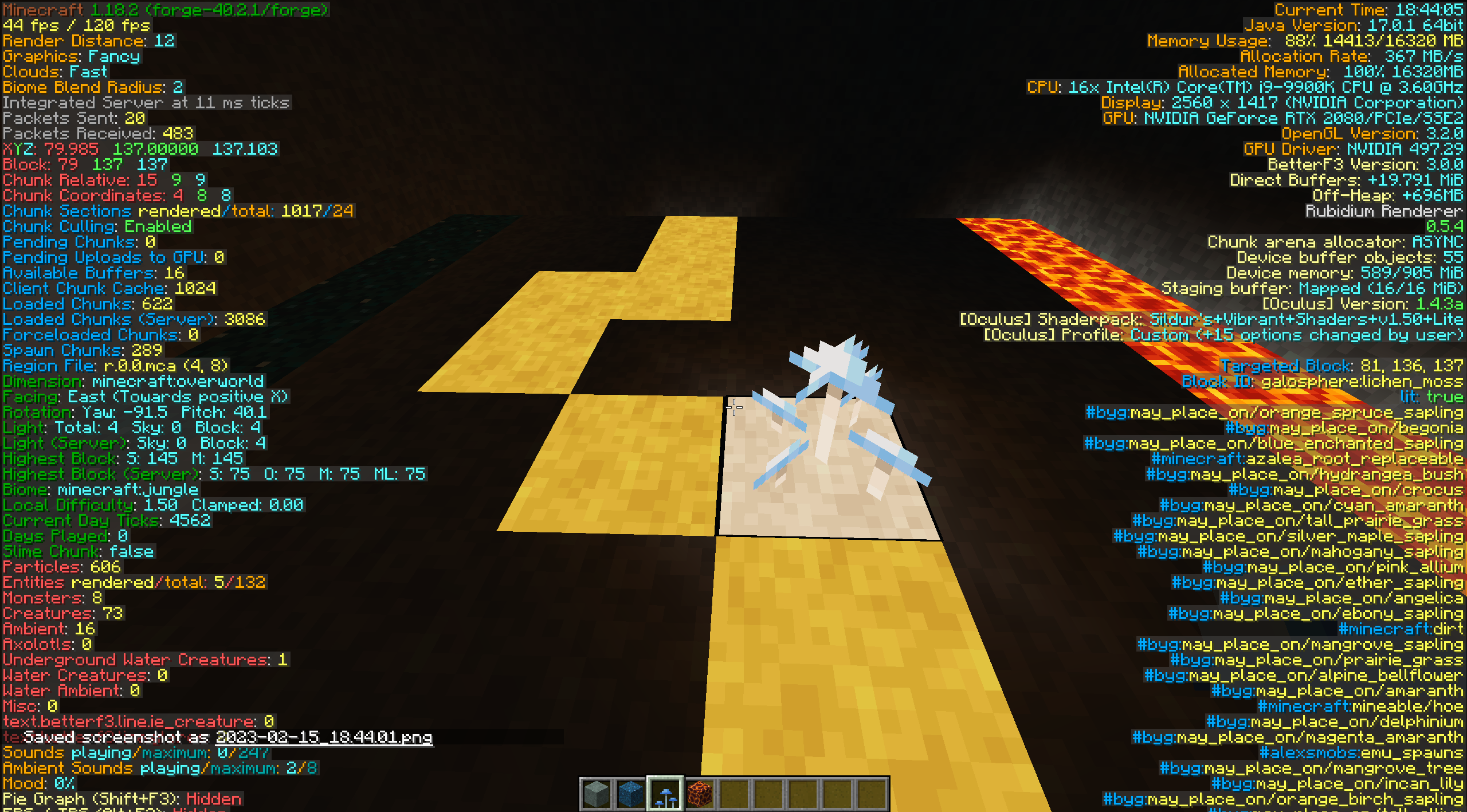Show the hidden Pie Graph
1467x812 pixels.
coord(120,799)
